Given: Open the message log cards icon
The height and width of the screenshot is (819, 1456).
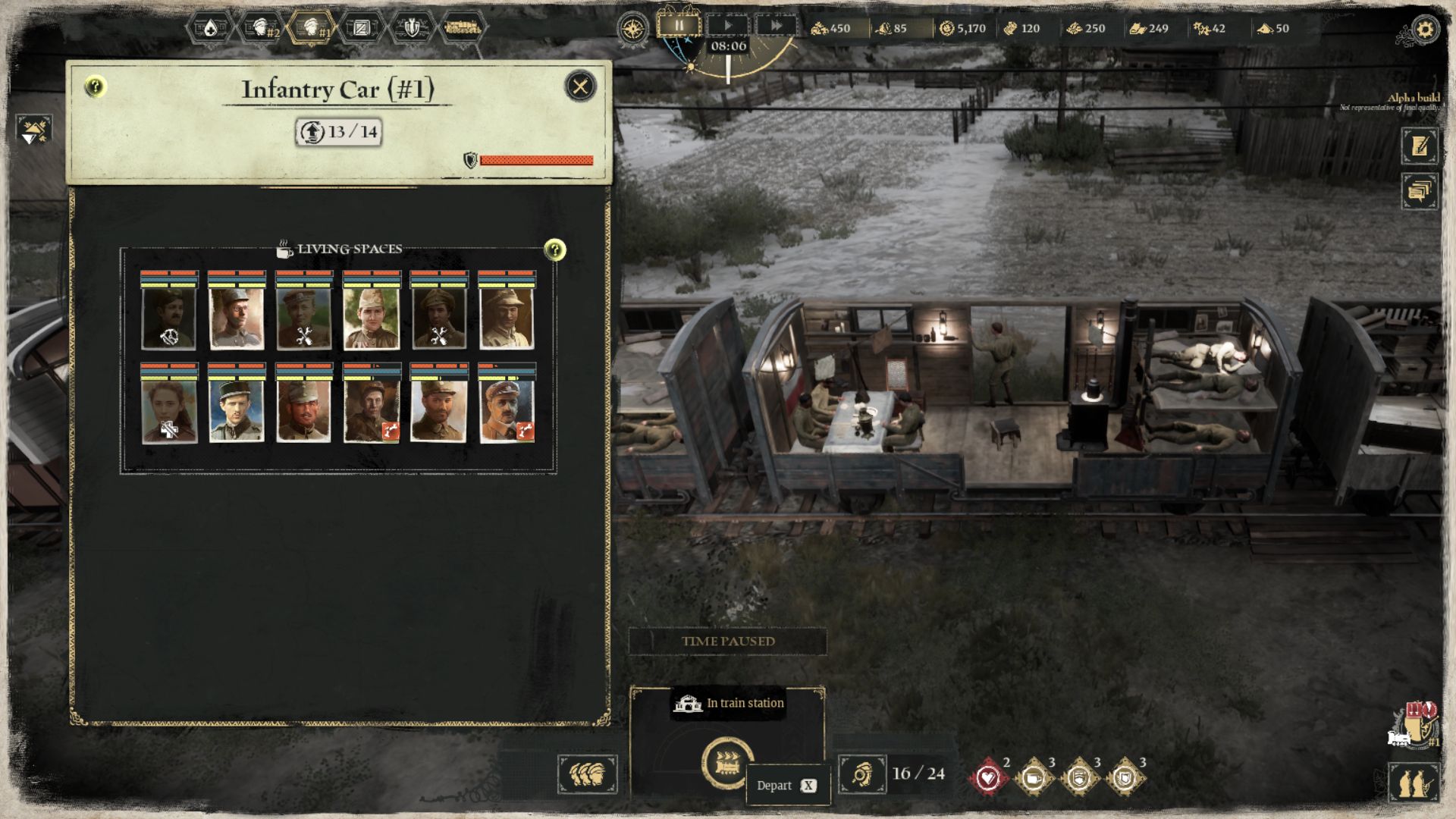Looking at the screenshot, I should (x=1420, y=191).
